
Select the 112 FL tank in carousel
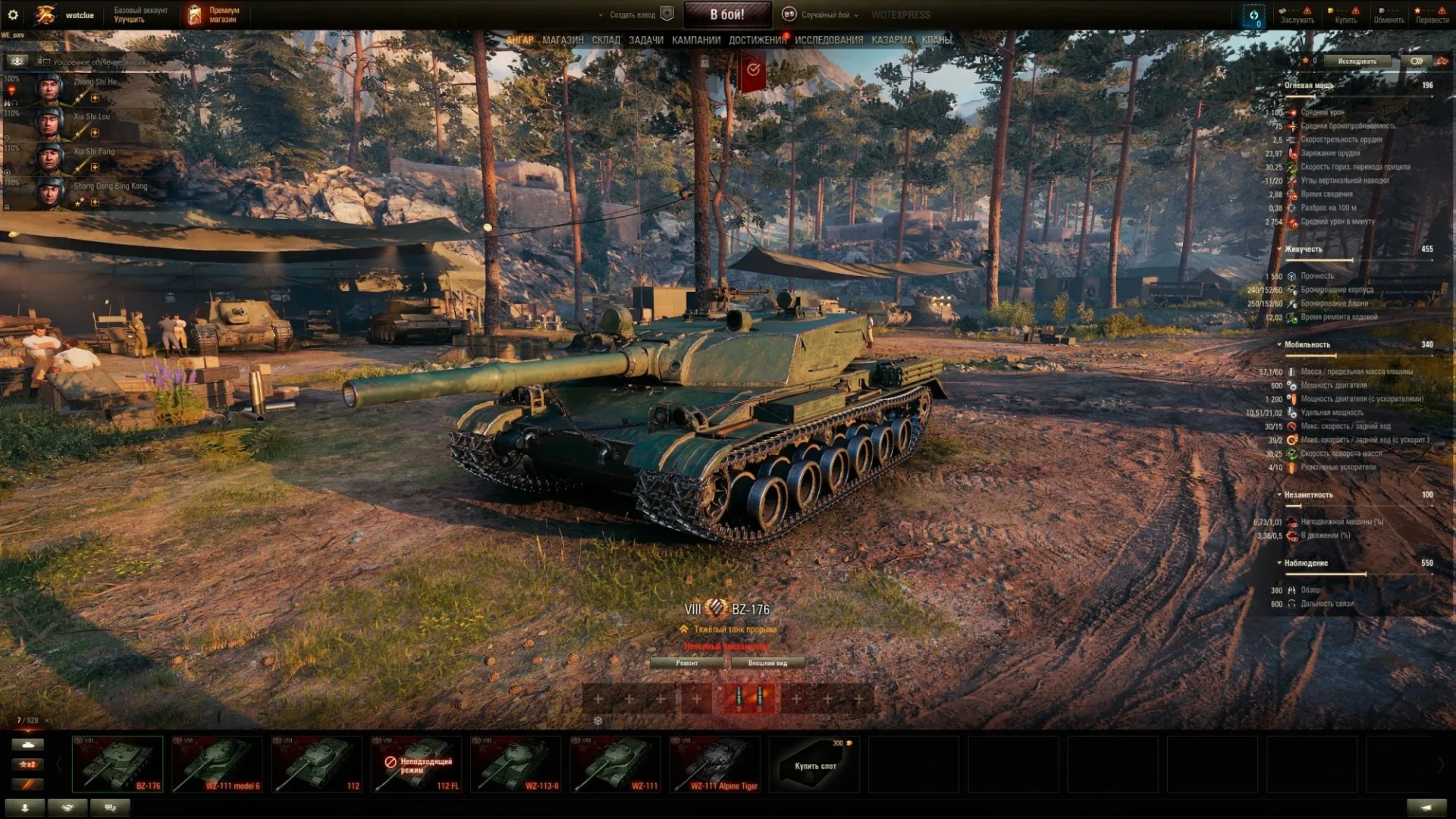[x=416, y=764]
